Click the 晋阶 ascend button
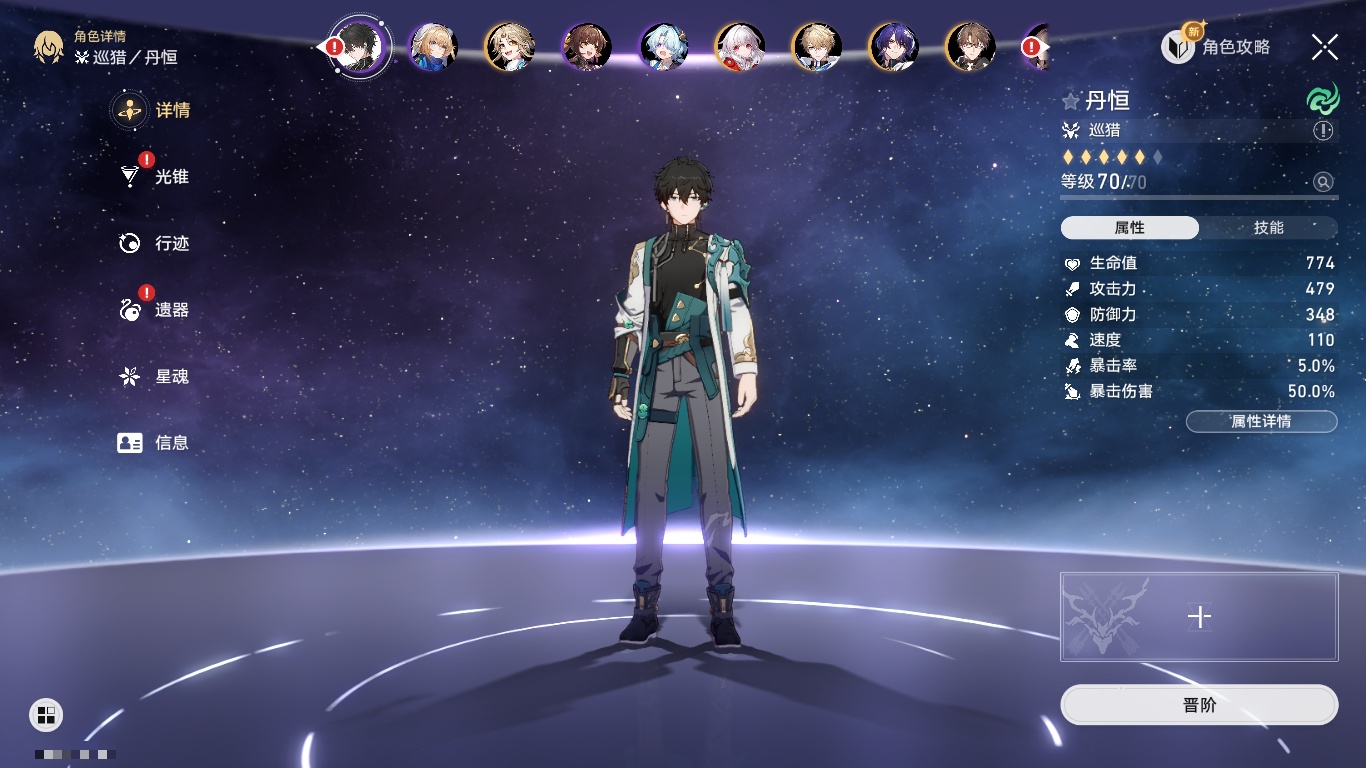Image resolution: width=1366 pixels, height=768 pixels. tap(1199, 705)
